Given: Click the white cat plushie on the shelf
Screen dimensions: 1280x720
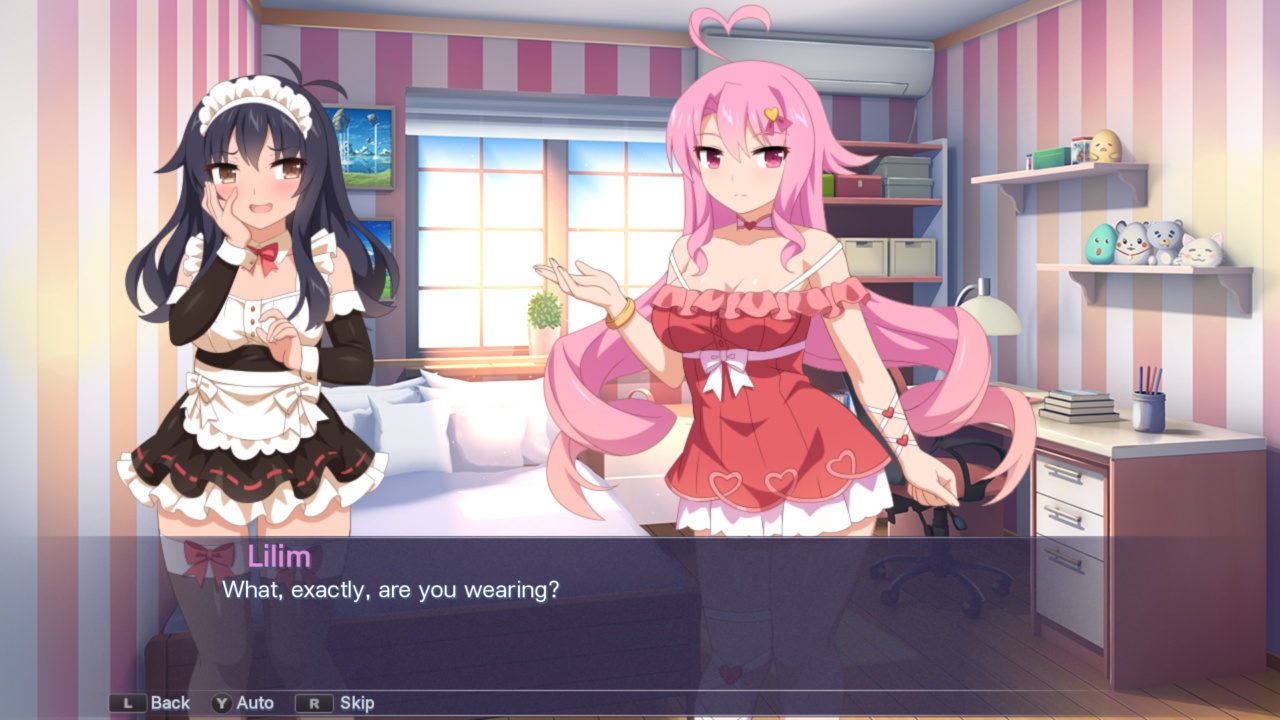Looking at the screenshot, I should [1202, 250].
